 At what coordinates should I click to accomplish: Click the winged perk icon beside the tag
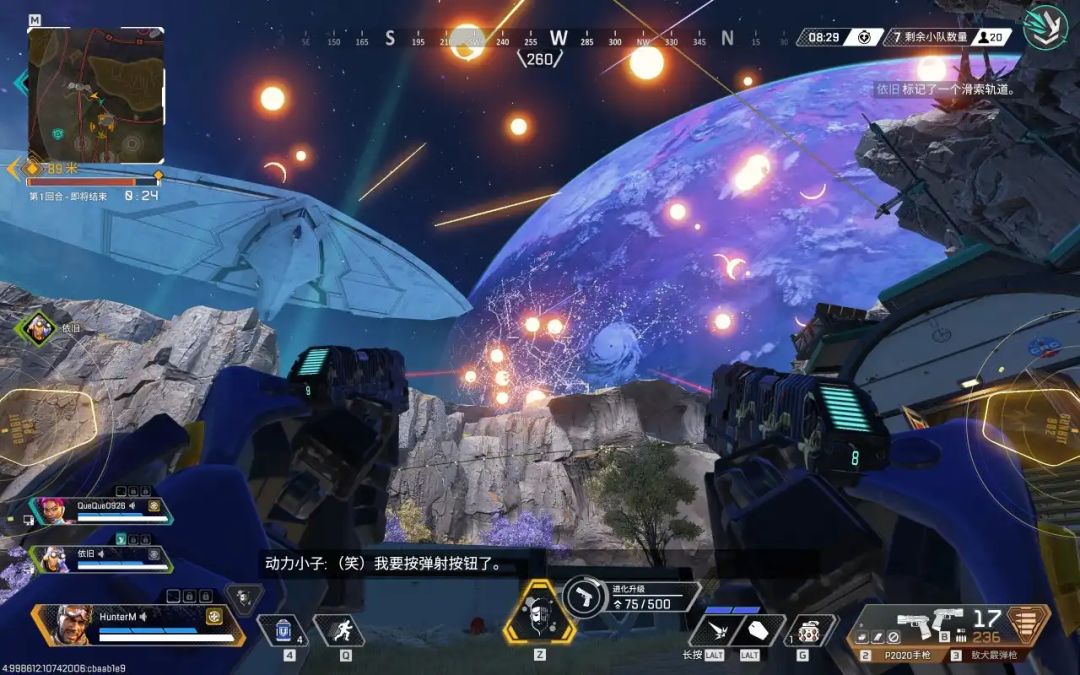click(715, 630)
